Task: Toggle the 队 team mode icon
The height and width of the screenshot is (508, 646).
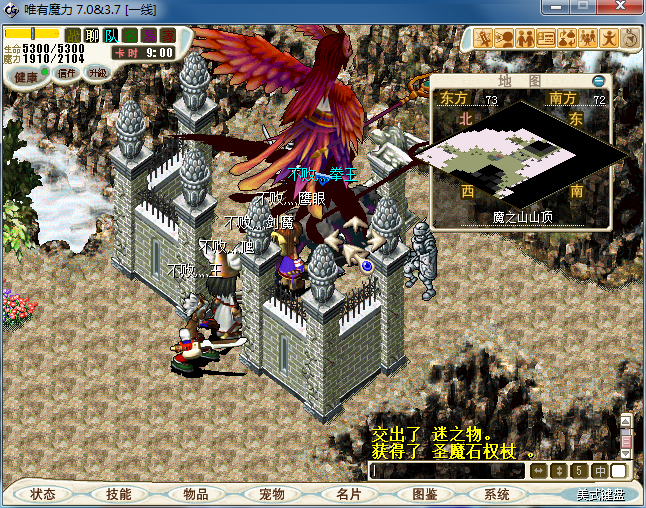Action: point(111,35)
